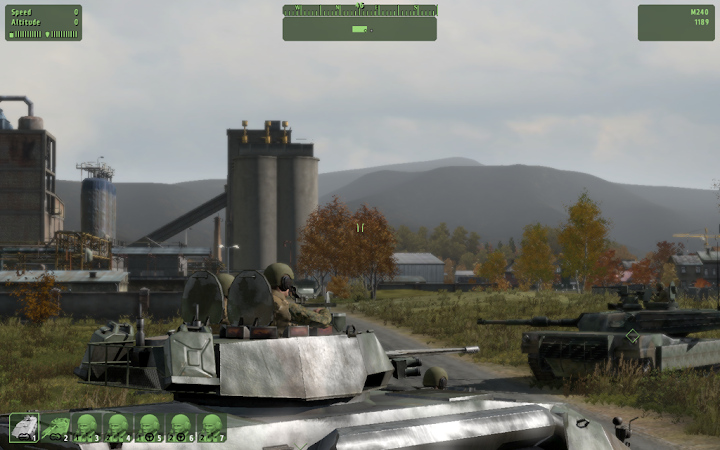This screenshot has height=450, width=720.
Task: Click the compass heading strip
Action: pyautogui.click(x=359, y=10)
